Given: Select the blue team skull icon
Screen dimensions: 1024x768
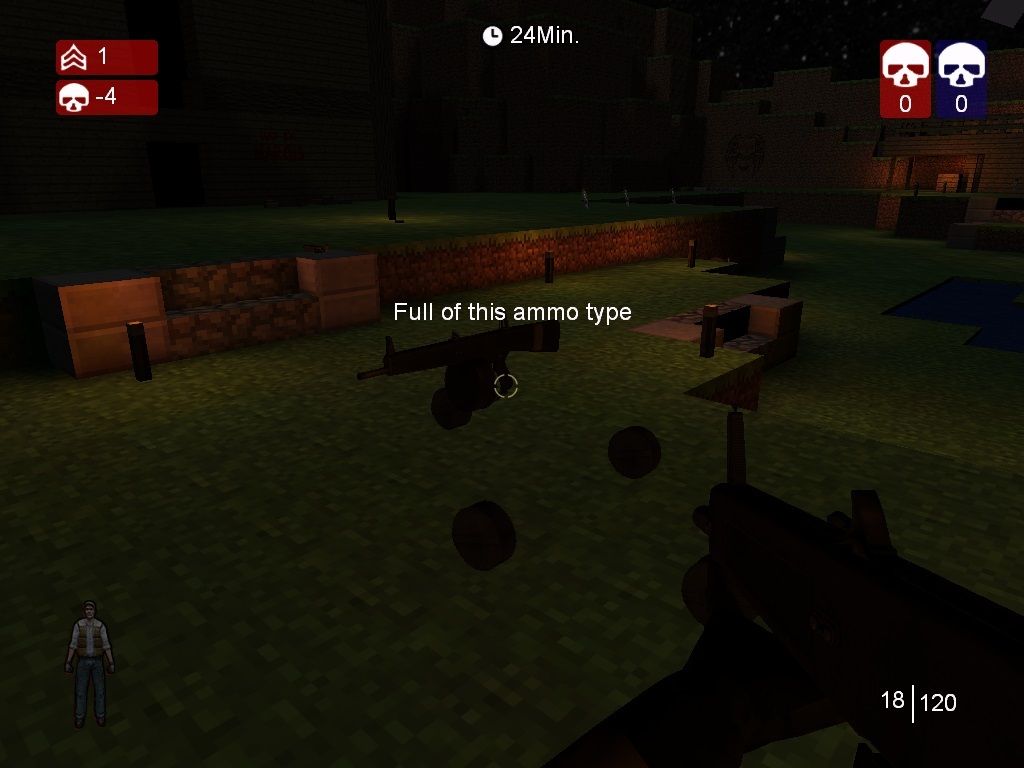Looking at the screenshot, I should (961, 68).
